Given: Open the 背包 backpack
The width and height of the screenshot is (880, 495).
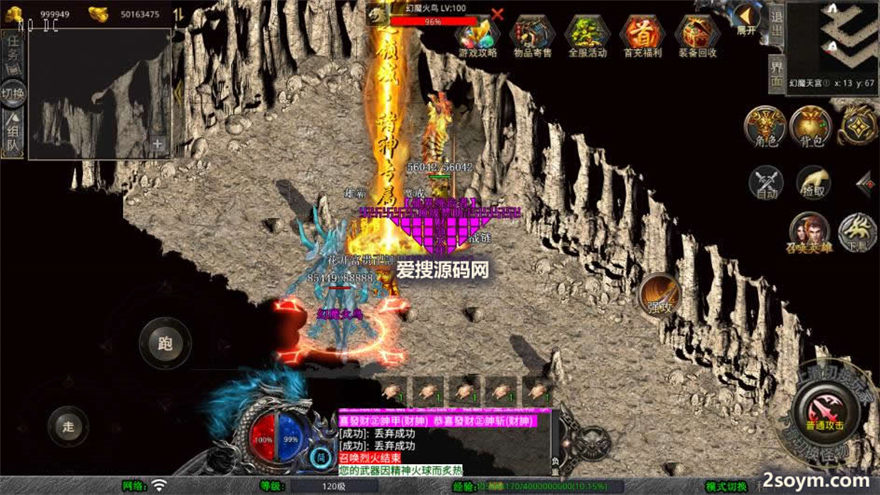Looking at the screenshot, I should click(810, 126).
